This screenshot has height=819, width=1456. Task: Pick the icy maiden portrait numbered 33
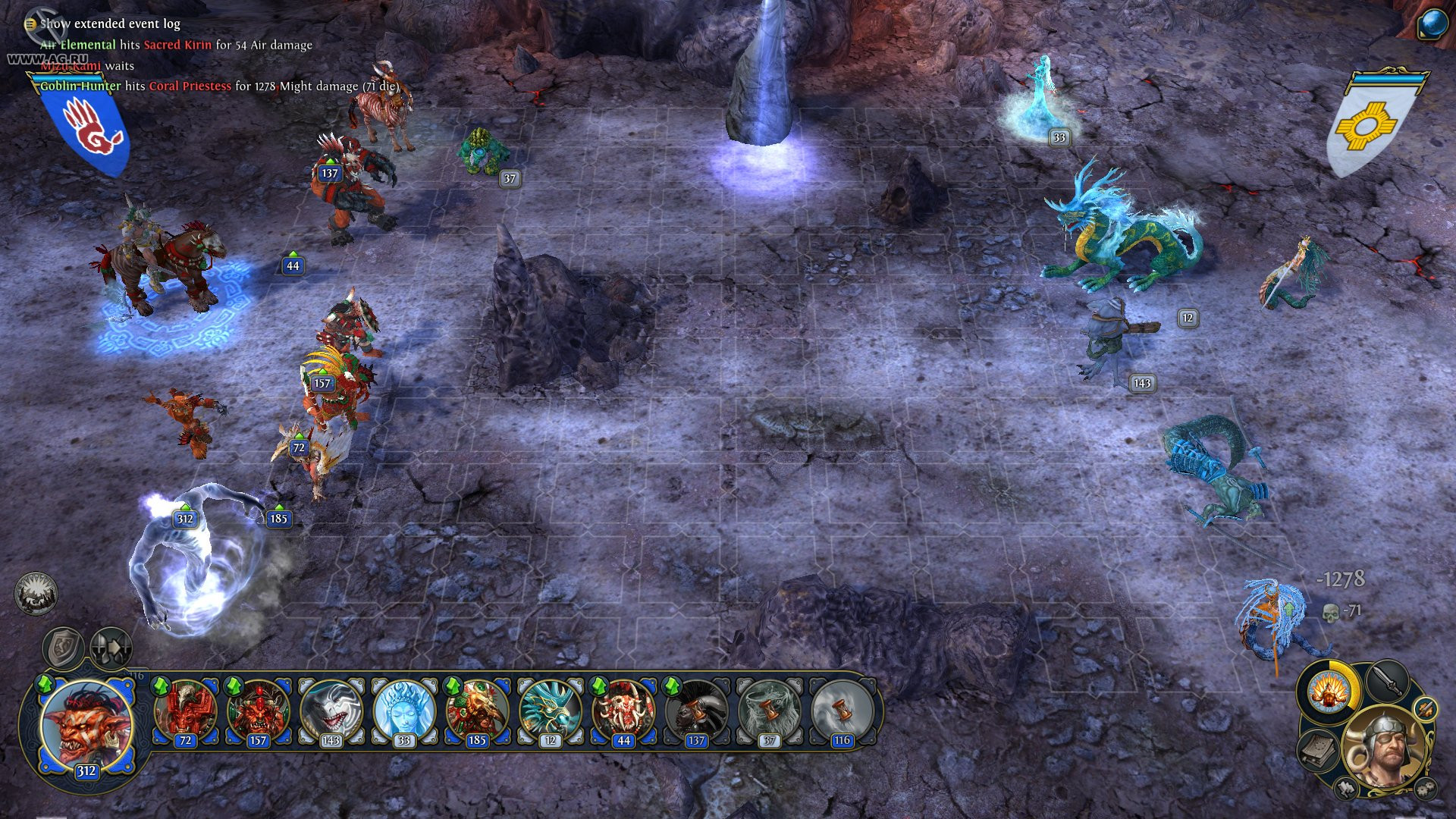pyautogui.click(x=403, y=712)
